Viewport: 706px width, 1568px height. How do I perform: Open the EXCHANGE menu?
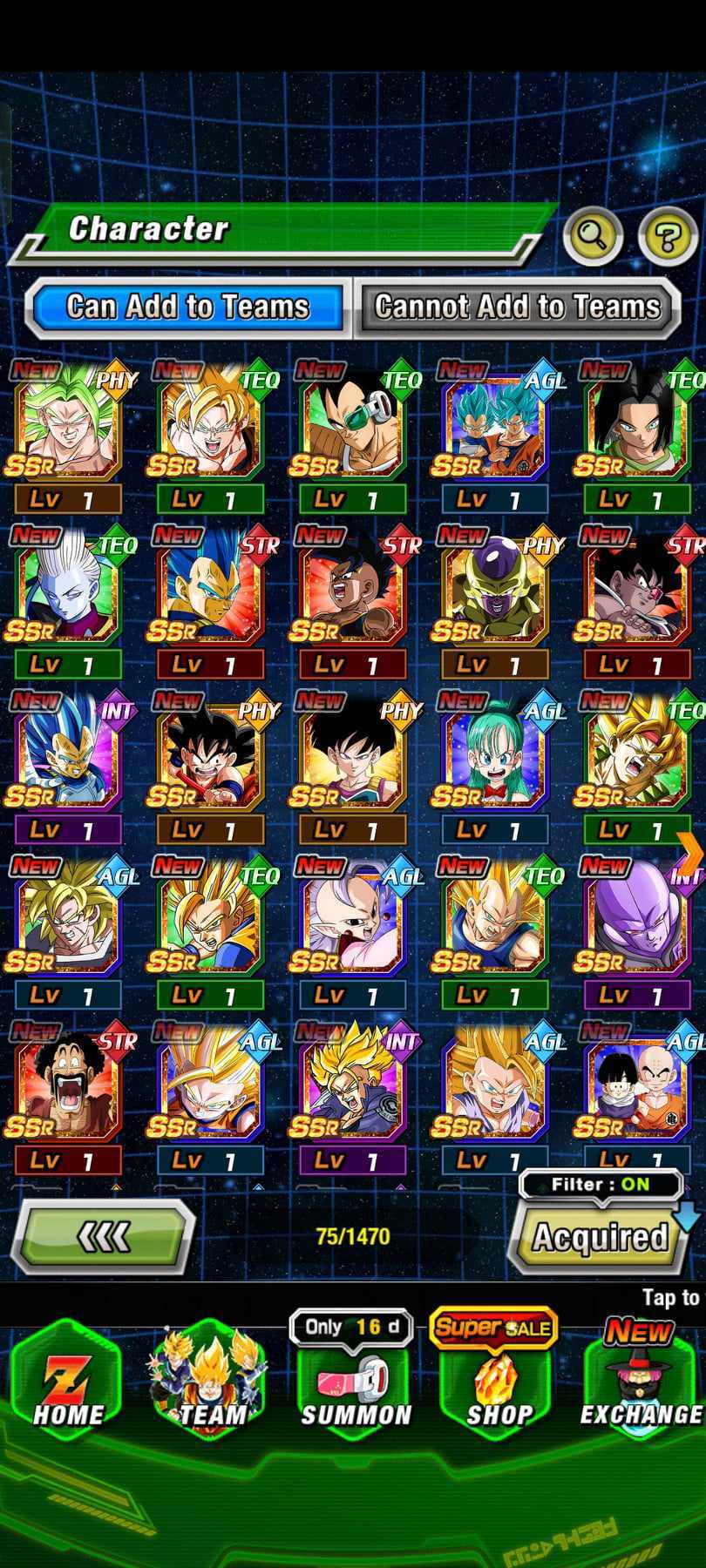tap(641, 1385)
